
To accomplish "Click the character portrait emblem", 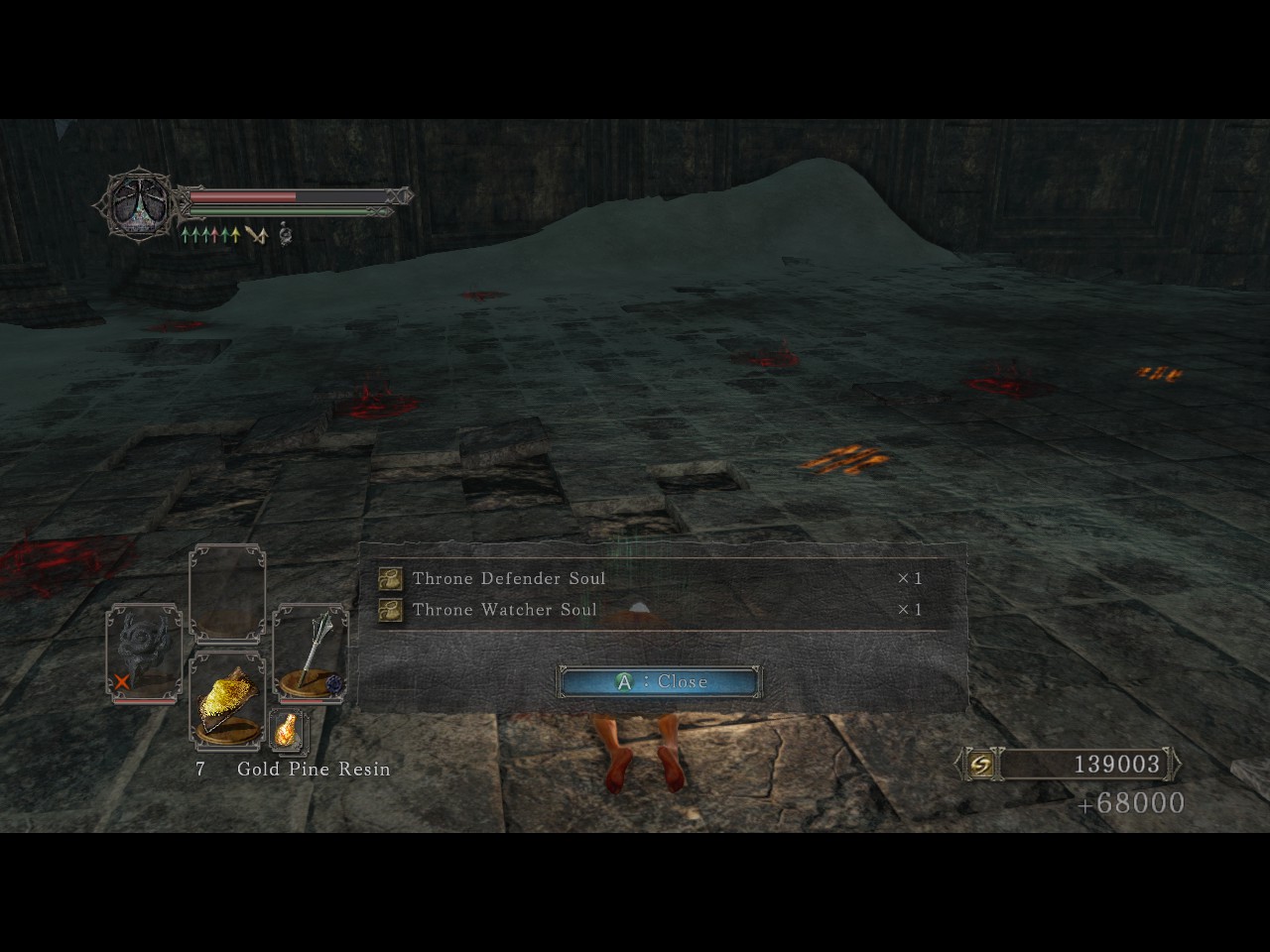I will pyautogui.click(x=139, y=205).
